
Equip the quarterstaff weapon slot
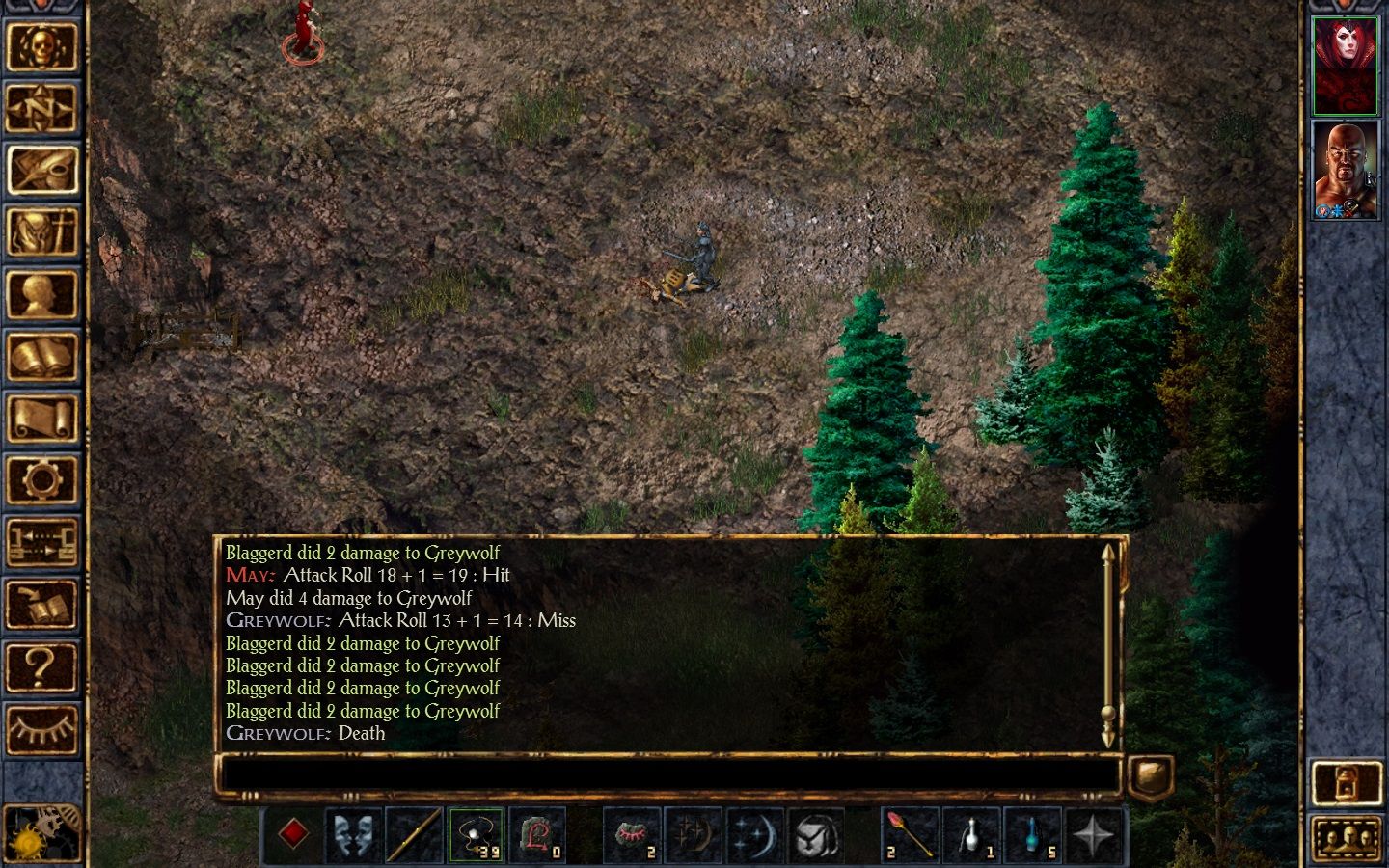click(415, 834)
